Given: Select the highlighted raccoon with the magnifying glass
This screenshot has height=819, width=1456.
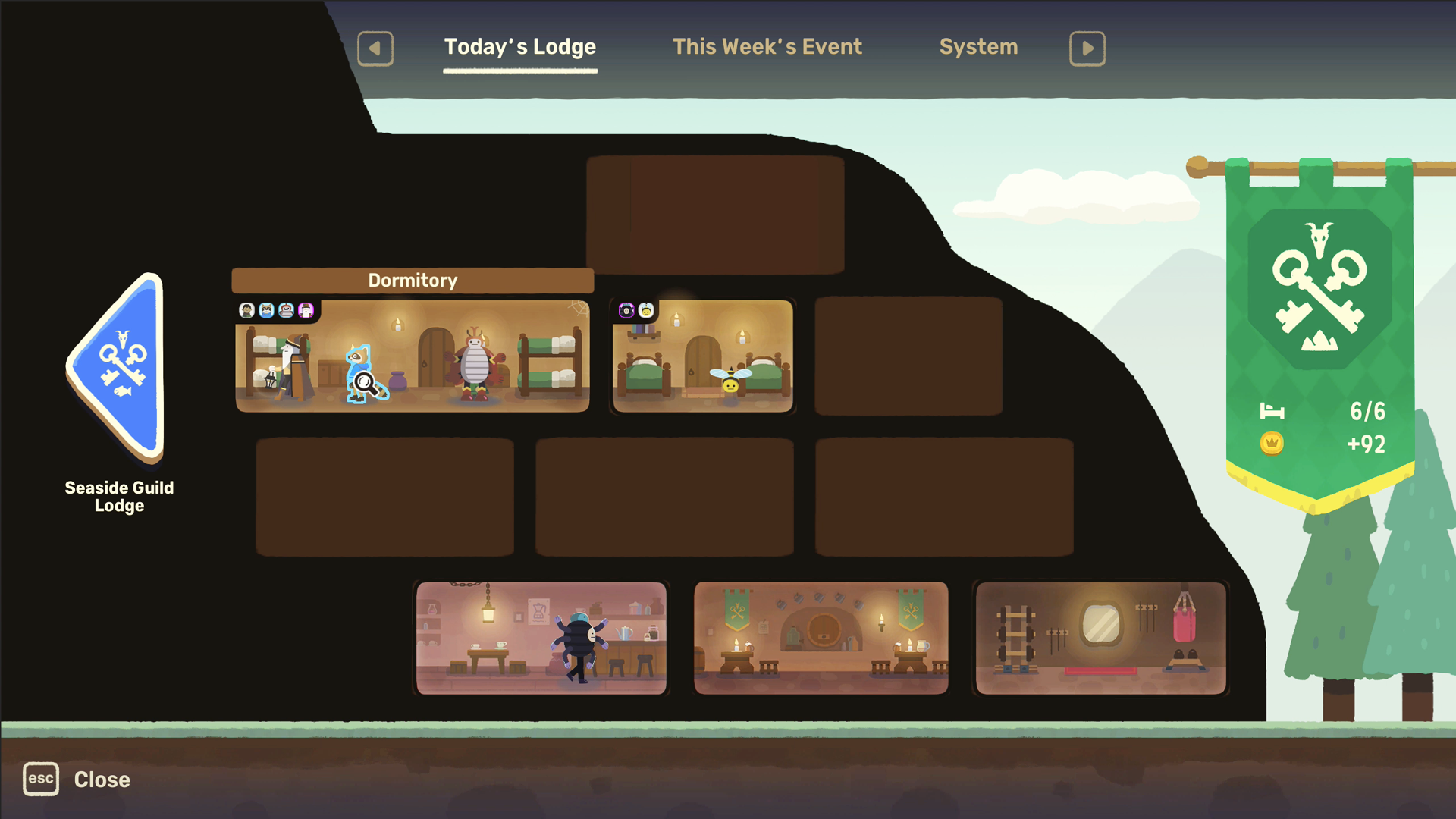Looking at the screenshot, I should [x=361, y=372].
